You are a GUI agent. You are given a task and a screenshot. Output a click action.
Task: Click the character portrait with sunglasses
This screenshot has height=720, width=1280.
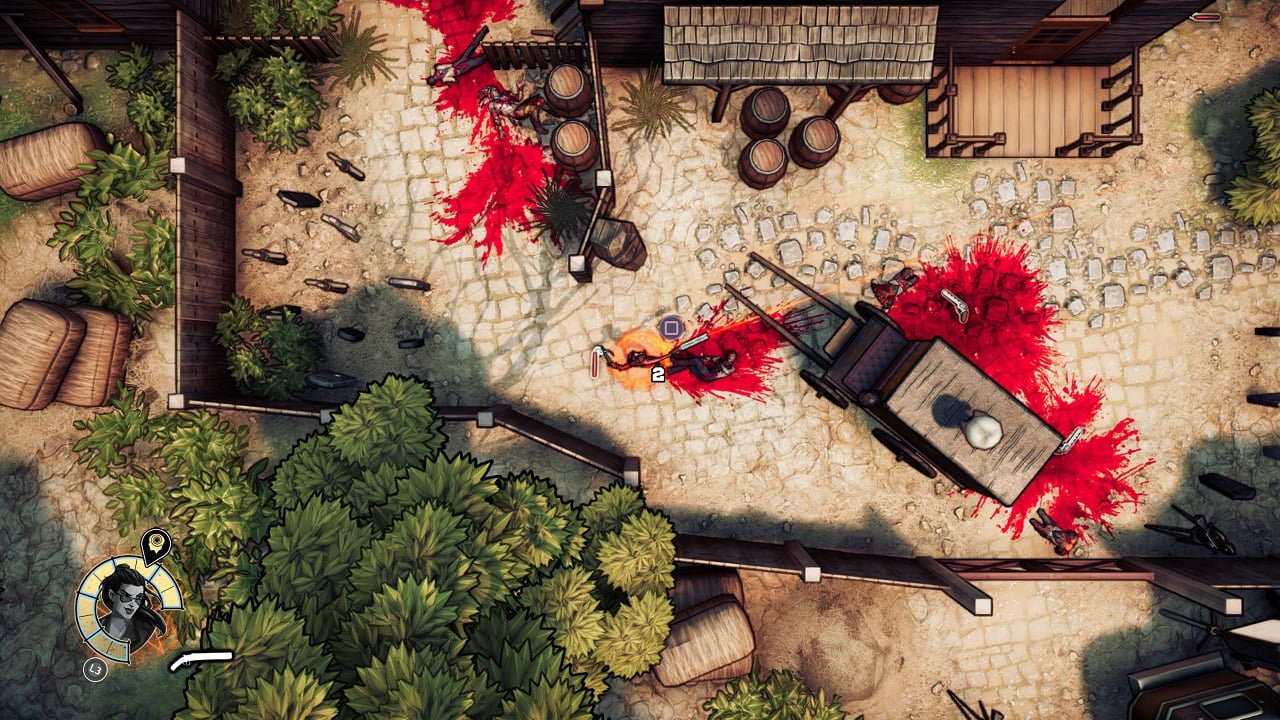(x=129, y=605)
